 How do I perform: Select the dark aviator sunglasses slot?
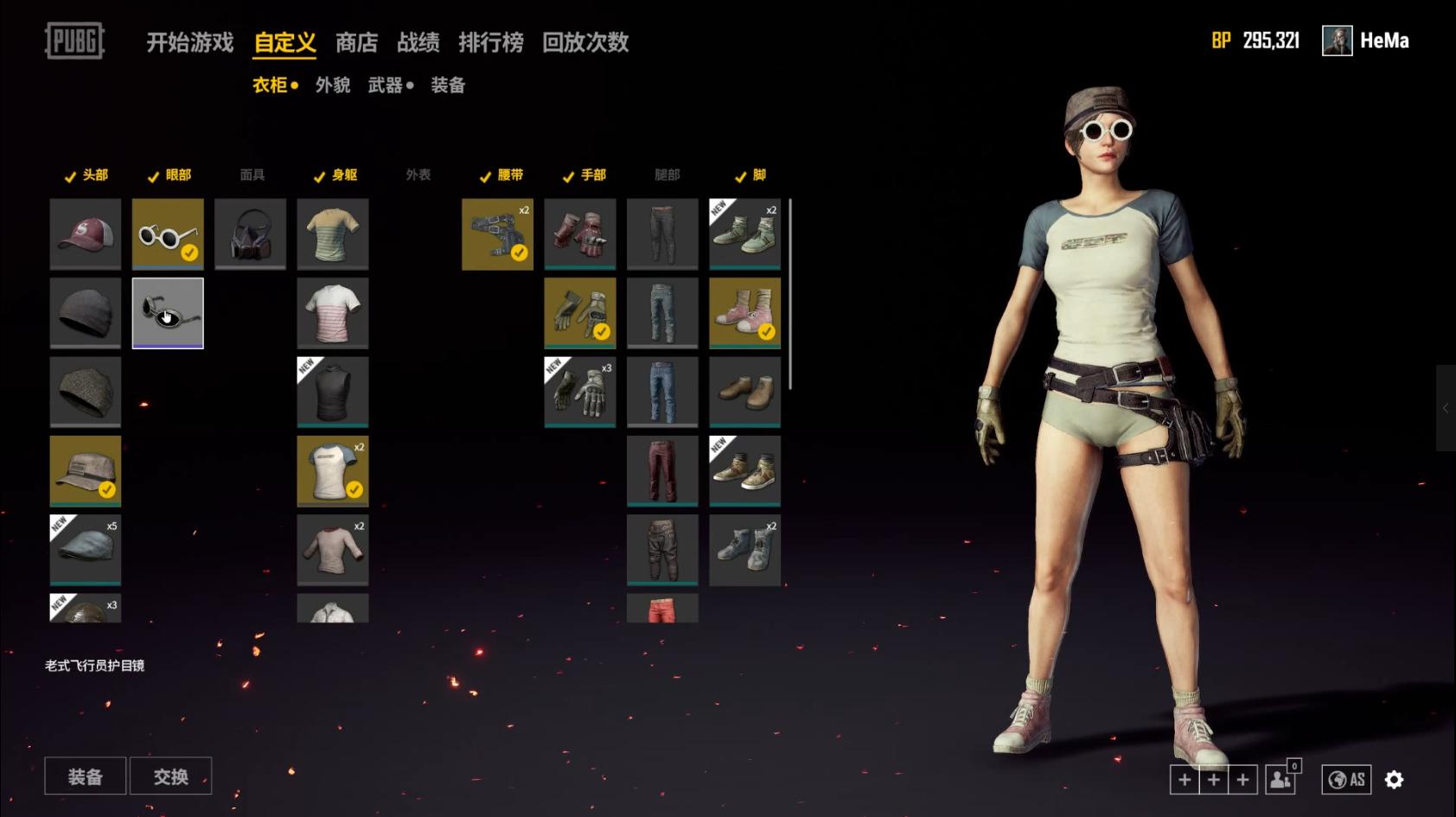point(168,313)
